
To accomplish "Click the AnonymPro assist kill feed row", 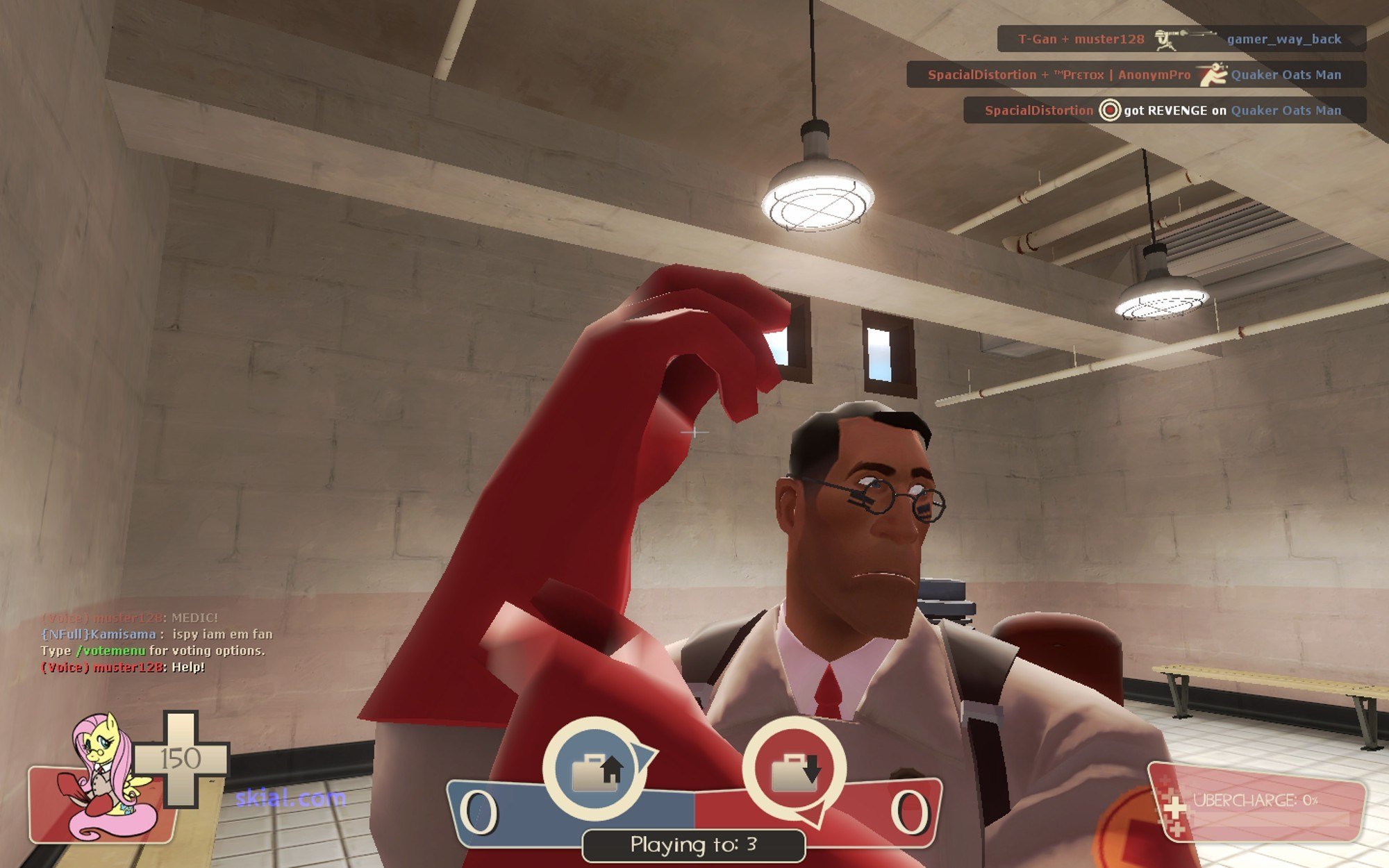I will click(1136, 75).
